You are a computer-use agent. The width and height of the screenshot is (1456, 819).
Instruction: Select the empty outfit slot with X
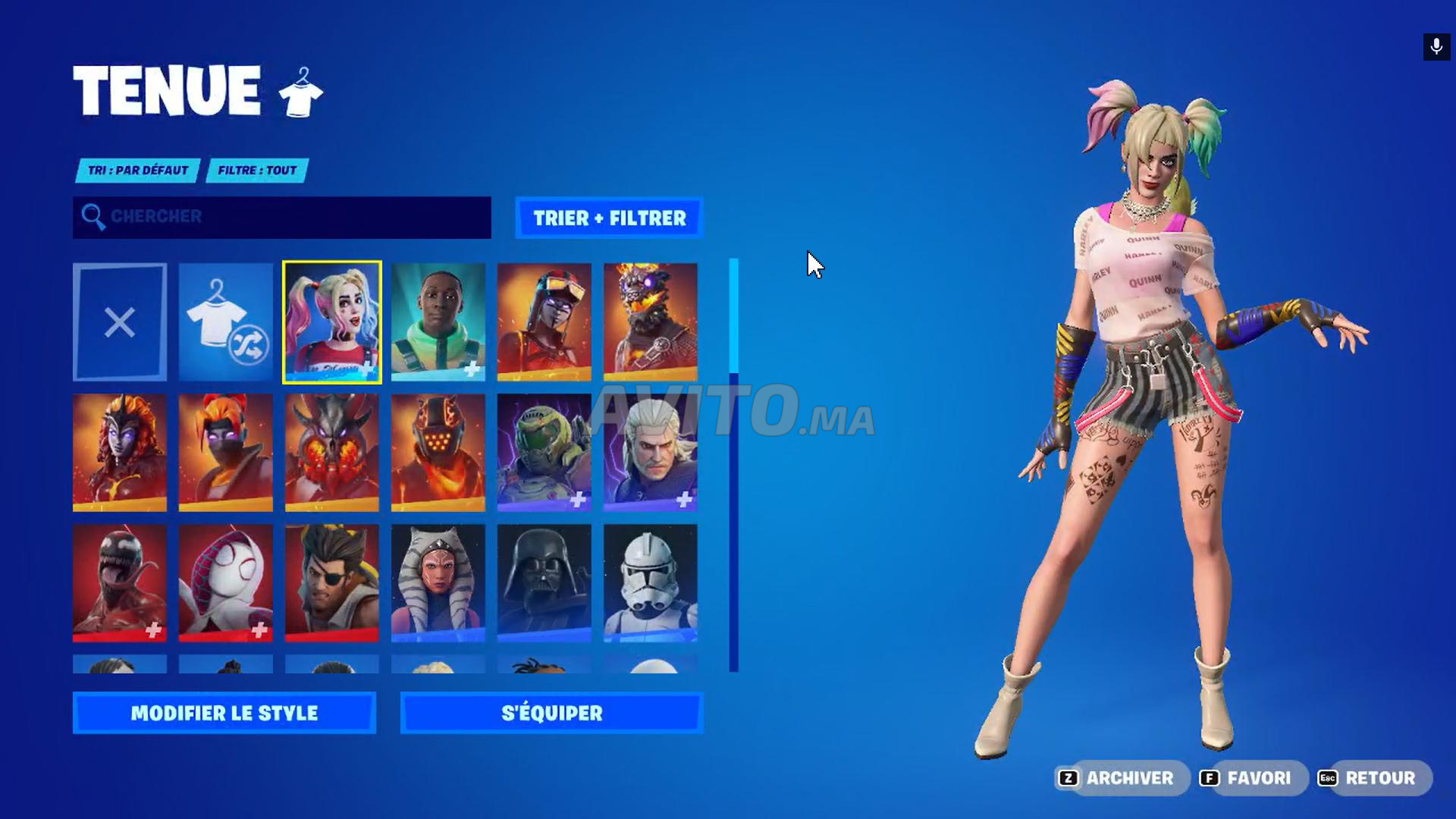pos(120,322)
